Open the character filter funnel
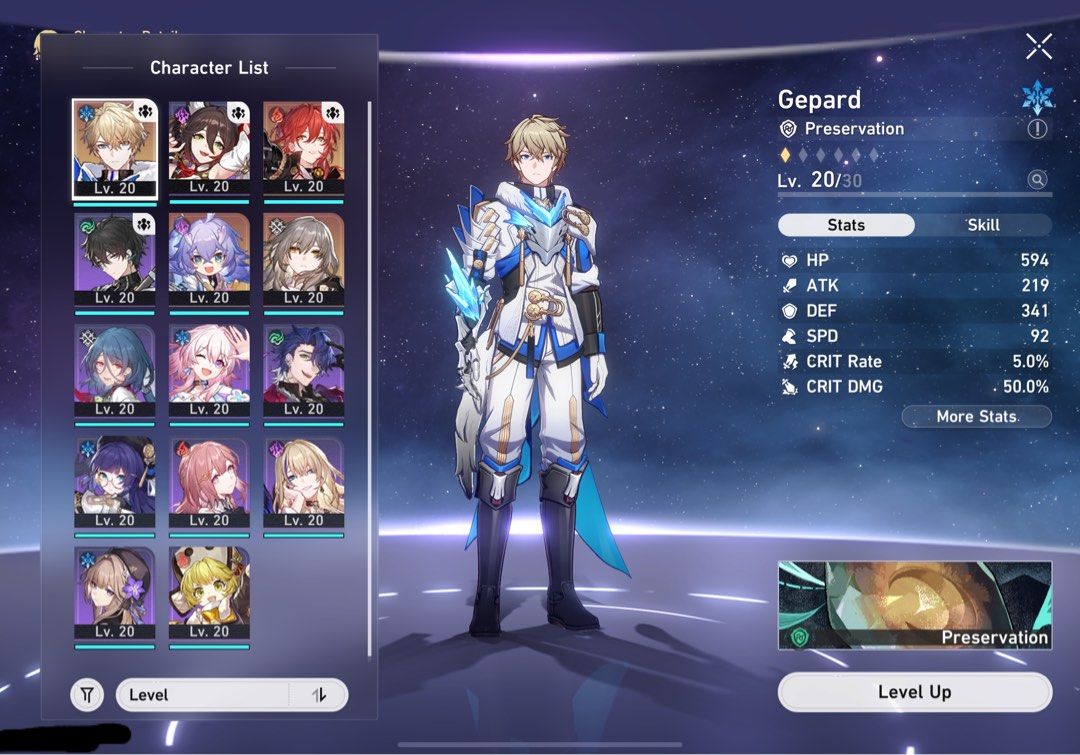The image size is (1080, 755). pyautogui.click(x=87, y=694)
